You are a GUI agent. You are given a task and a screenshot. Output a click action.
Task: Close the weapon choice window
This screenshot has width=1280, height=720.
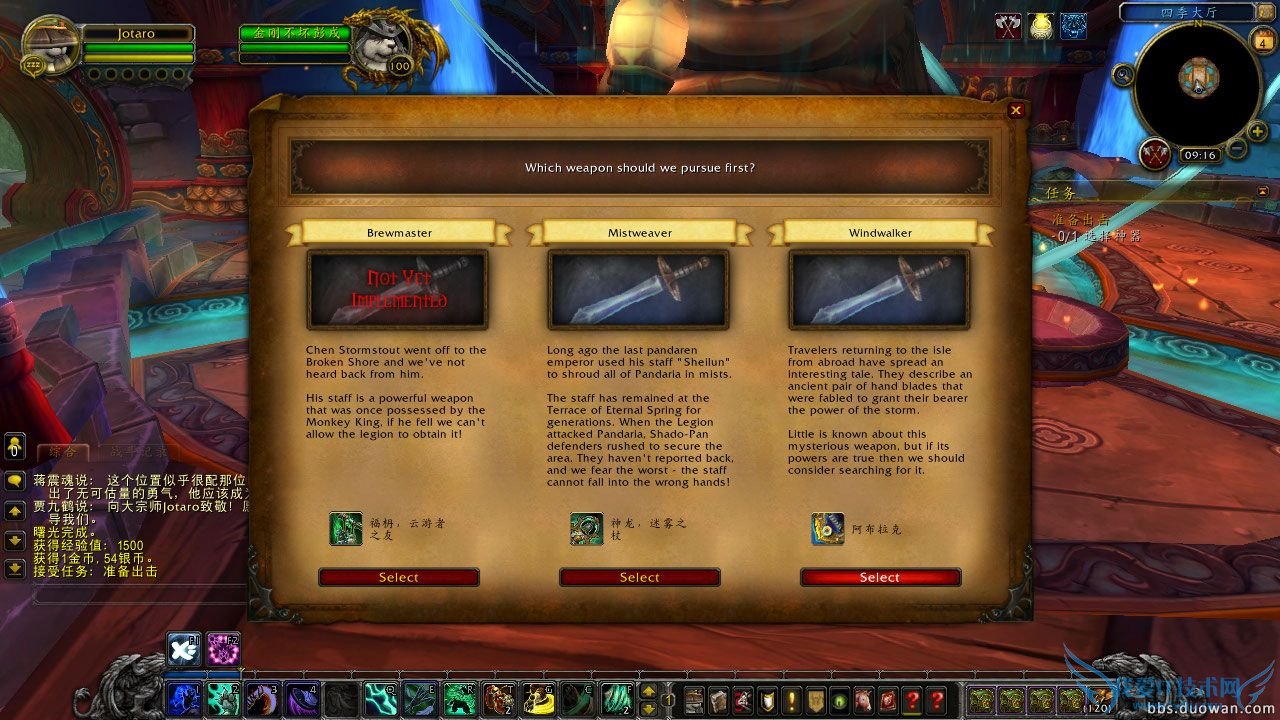coord(1016,111)
